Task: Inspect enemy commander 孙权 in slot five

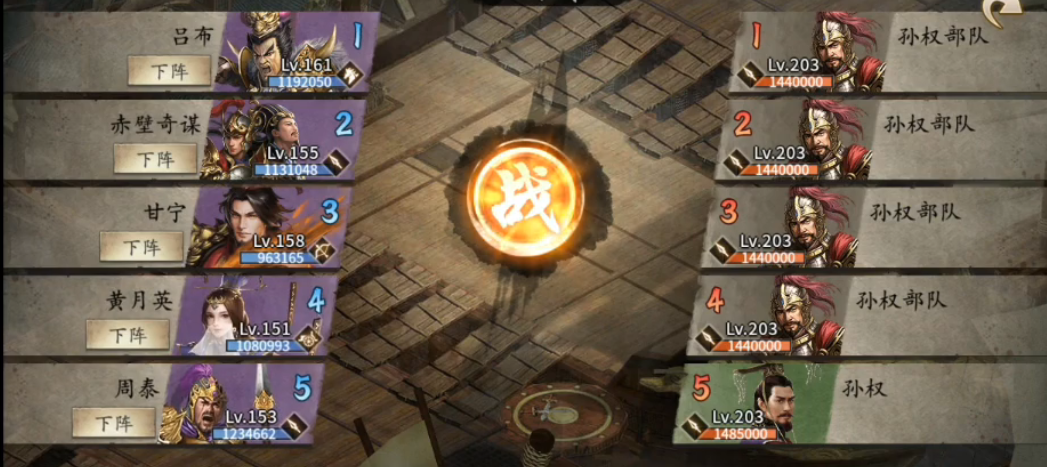Action: (762, 404)
